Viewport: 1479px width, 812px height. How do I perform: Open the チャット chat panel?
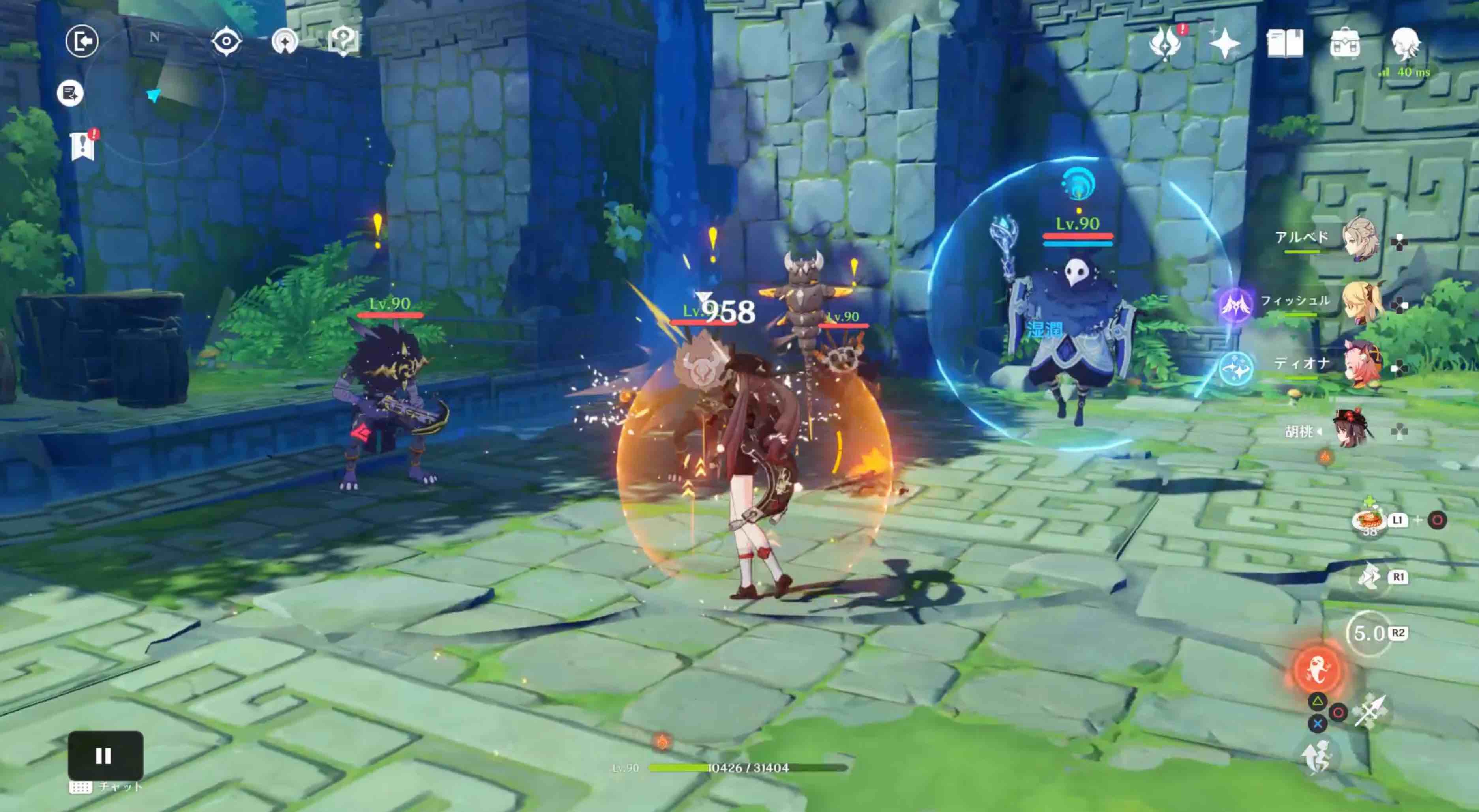(103, 787)
